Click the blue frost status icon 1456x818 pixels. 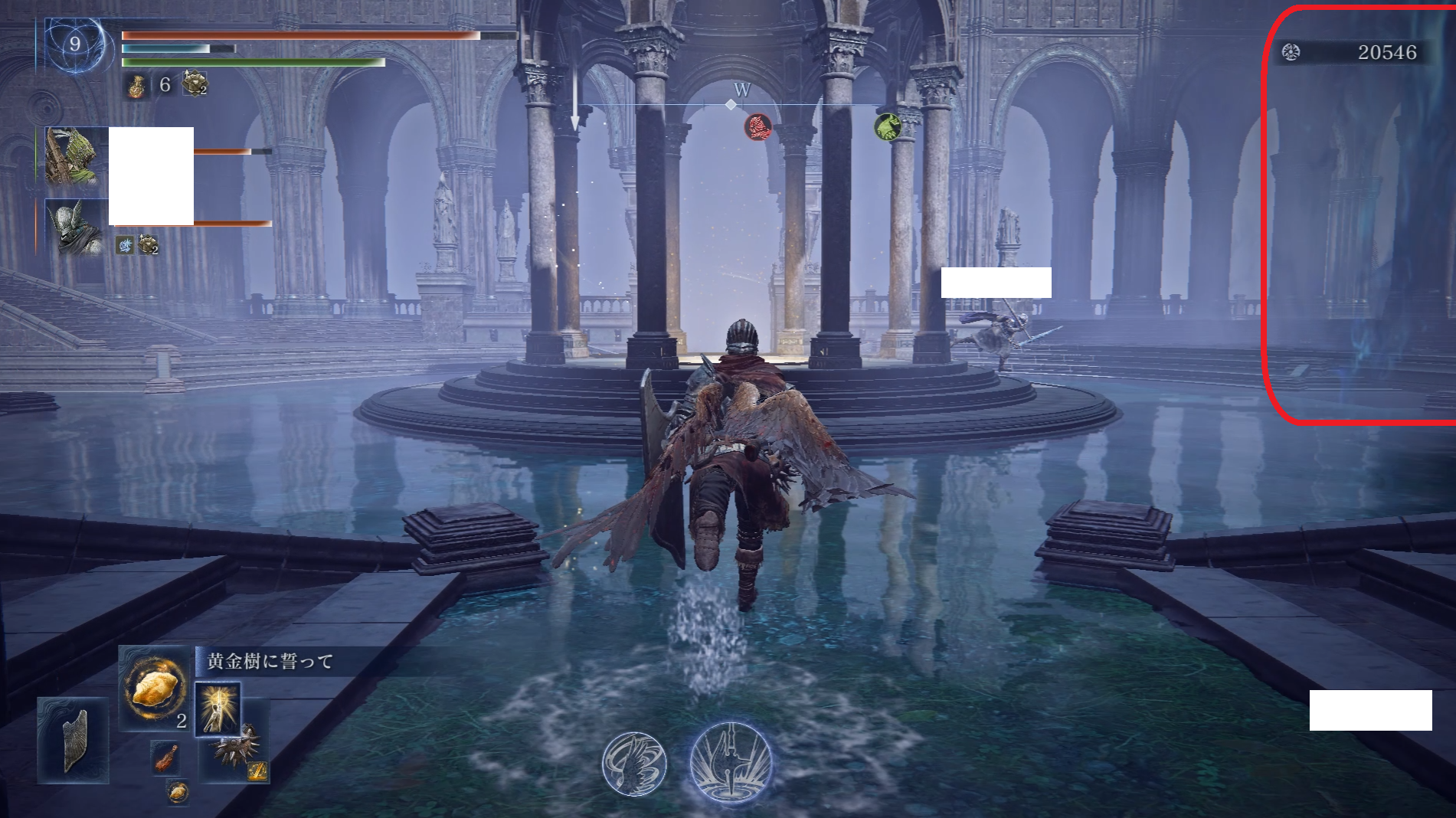click(126, 245)
